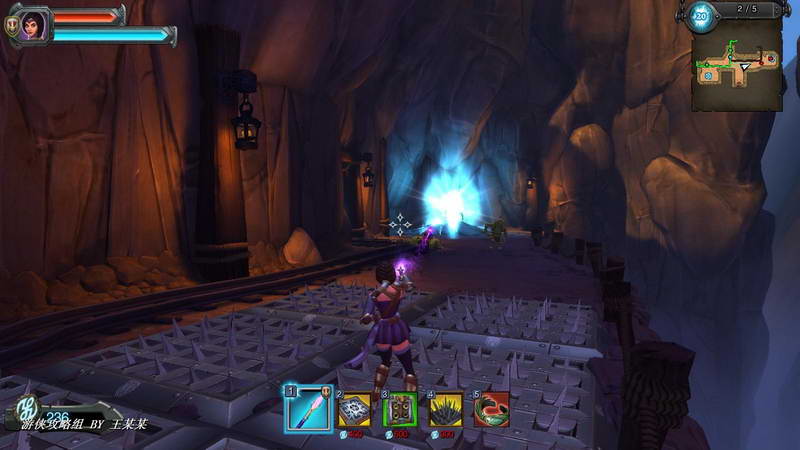Select the magic staff weapon in slot 1
Viewport: 800px width, 450px height.
coord(308,408)
